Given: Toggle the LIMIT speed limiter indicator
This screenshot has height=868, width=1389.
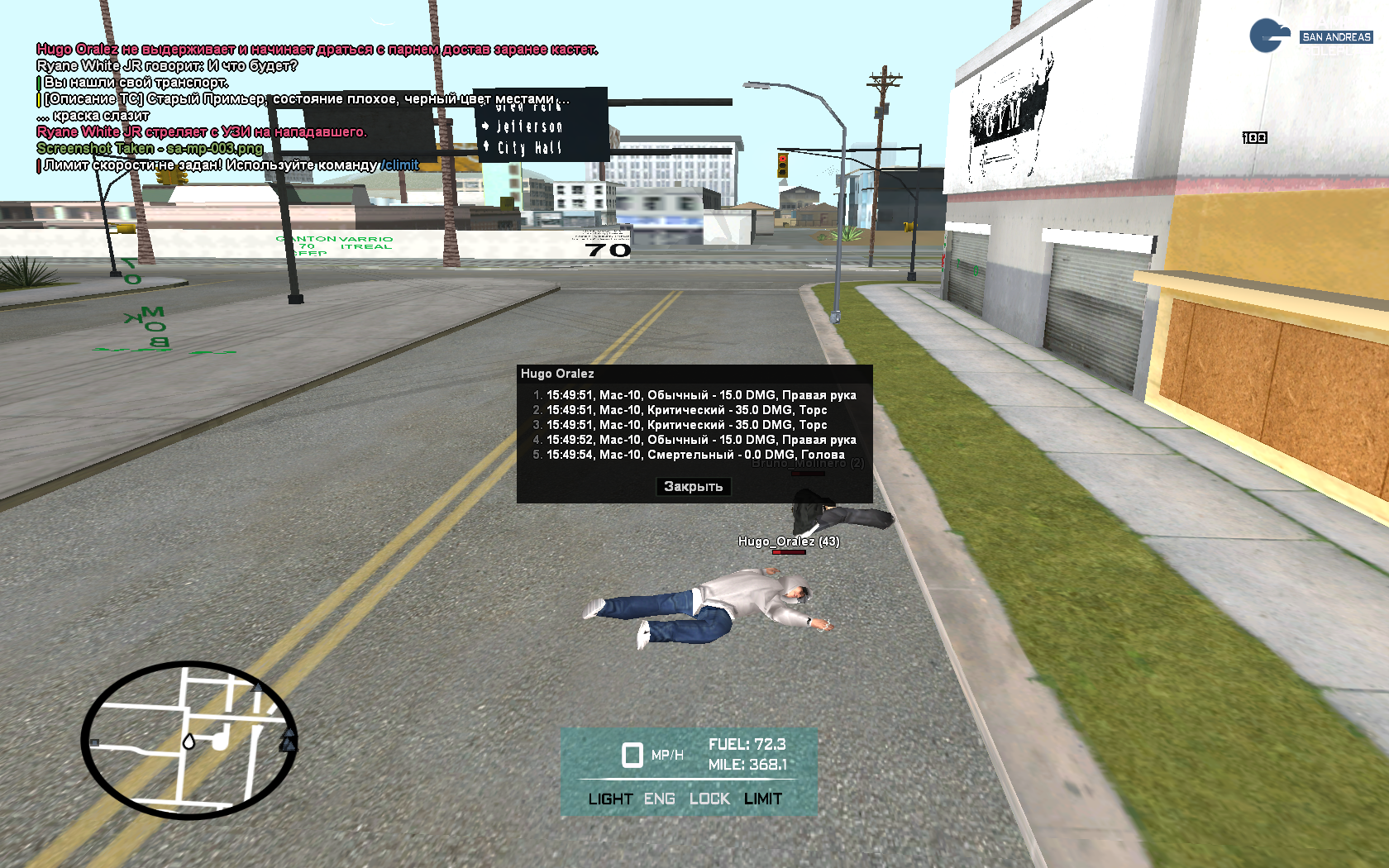Looking at the screenshot, I should (x=762, y=799).
